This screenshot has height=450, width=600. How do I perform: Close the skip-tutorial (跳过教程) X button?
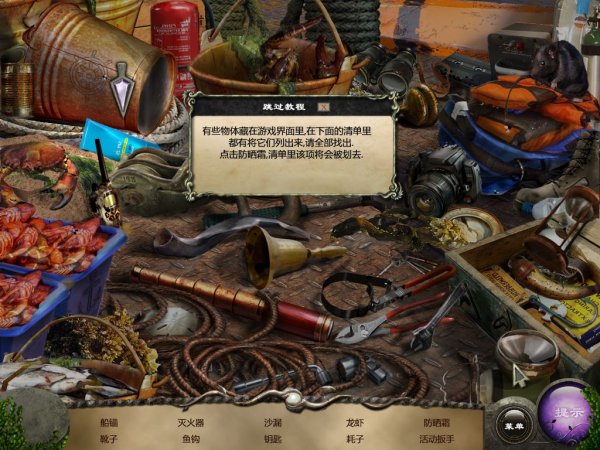[323, 105]
